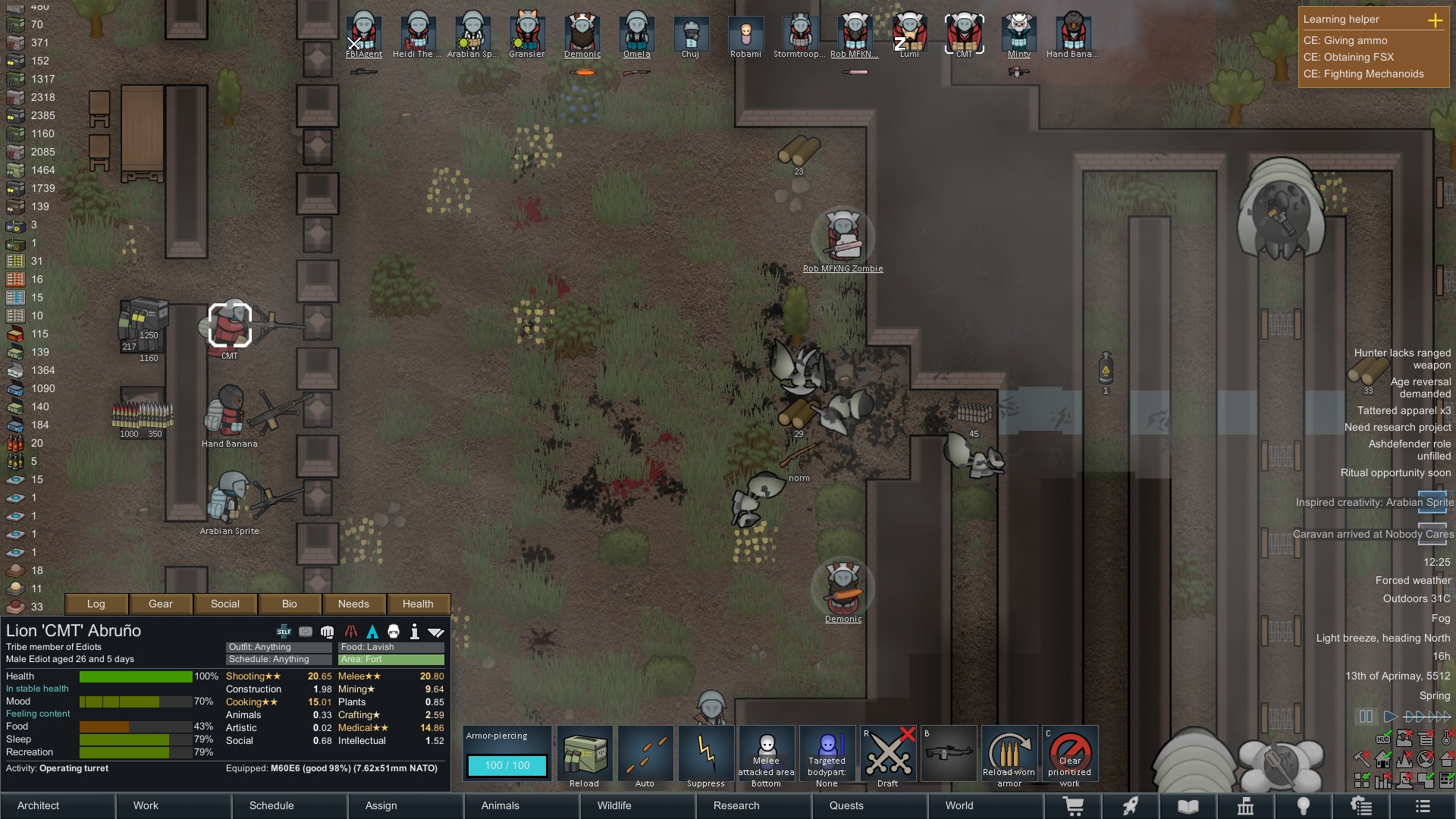
Task: Pause the game with the pause button
Action: pyautogui.click(x=1366, y=716)
